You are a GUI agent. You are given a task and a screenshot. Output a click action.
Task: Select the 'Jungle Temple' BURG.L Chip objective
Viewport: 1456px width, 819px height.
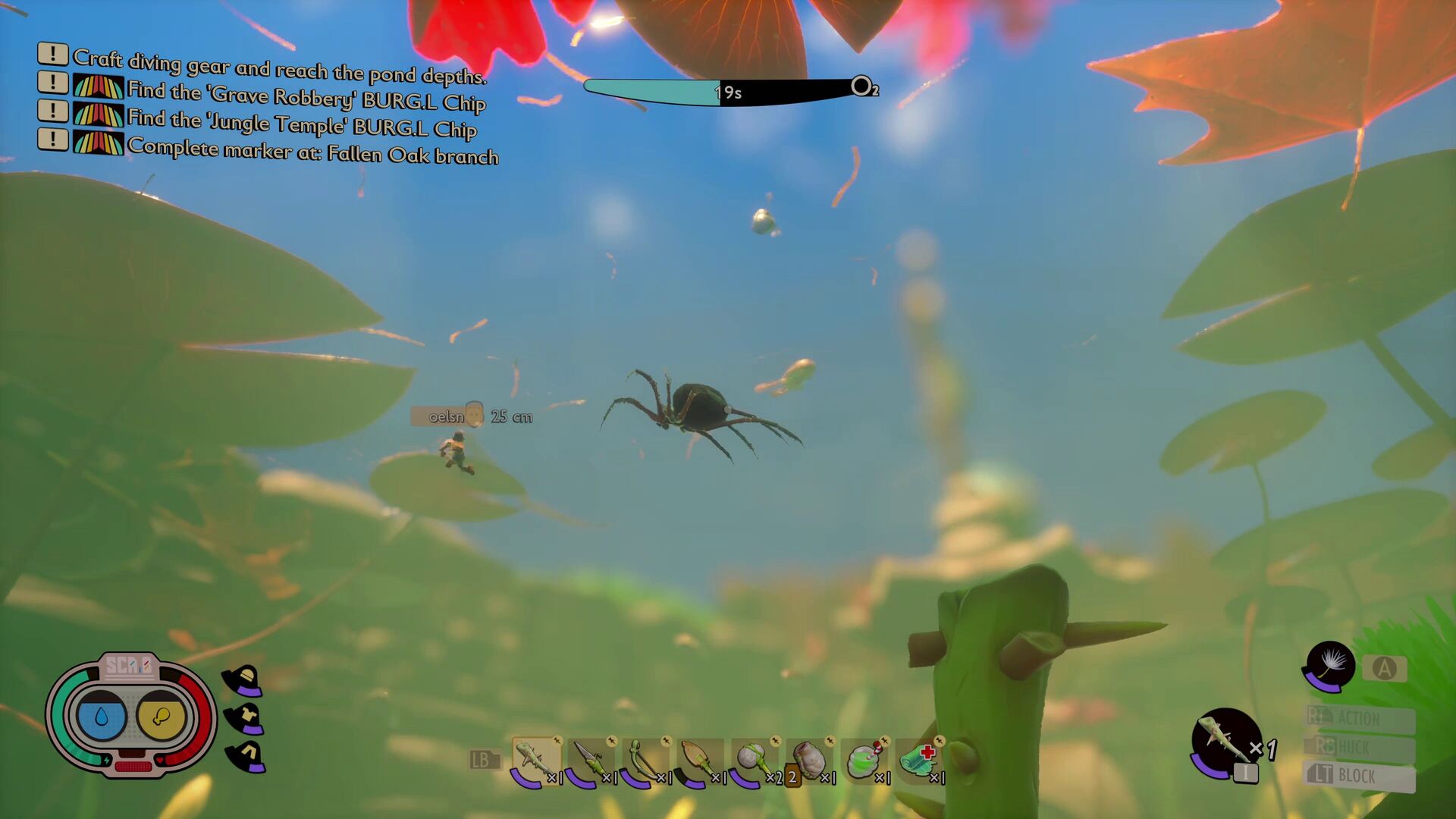[301, 124]
